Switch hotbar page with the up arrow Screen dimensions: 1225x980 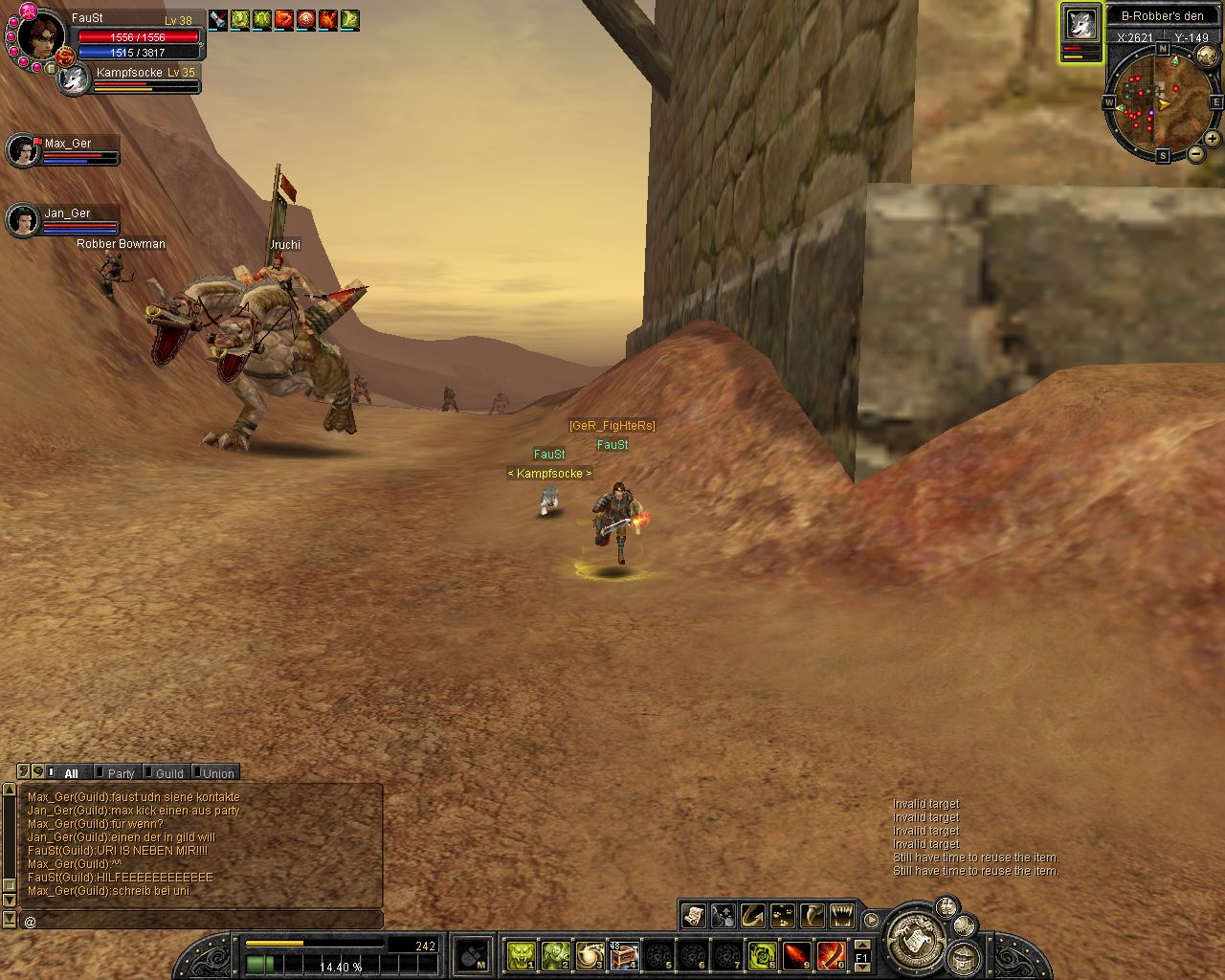861,945
